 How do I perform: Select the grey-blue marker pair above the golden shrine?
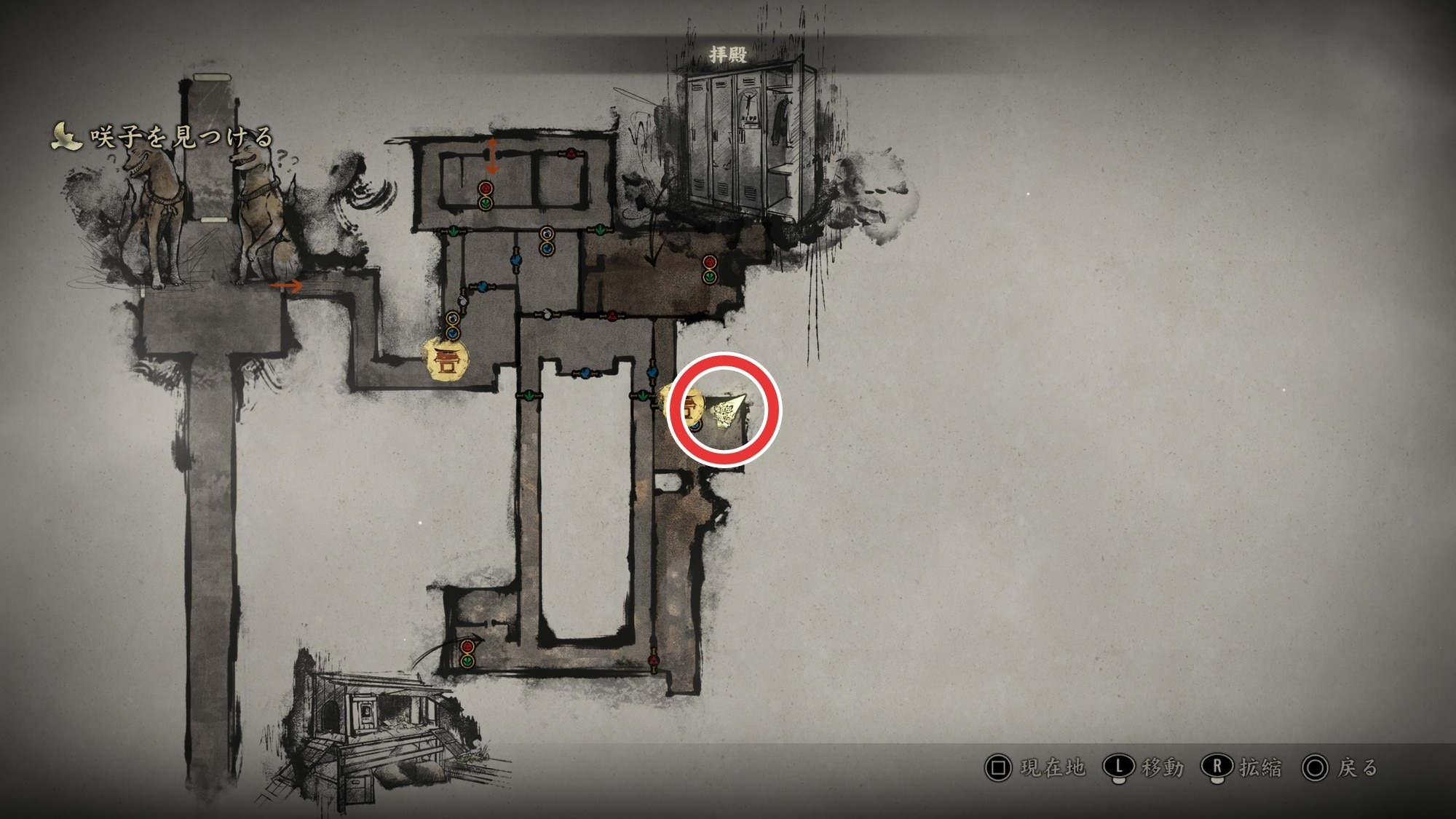click(453, 325)
